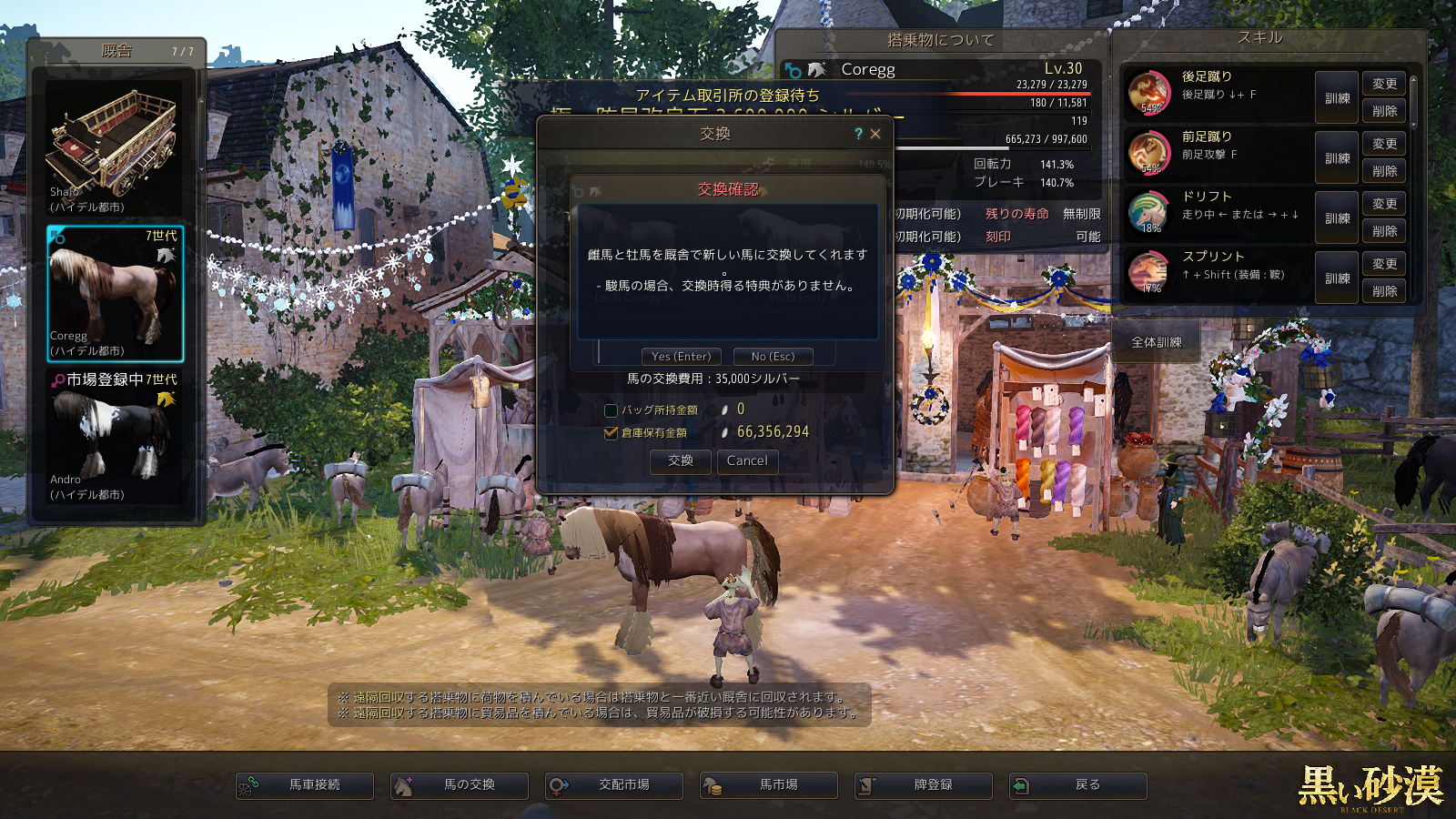1456x819 pixels.
Task: Confirm the exchange with Yes (Enter)
Action: coord(682,357)
